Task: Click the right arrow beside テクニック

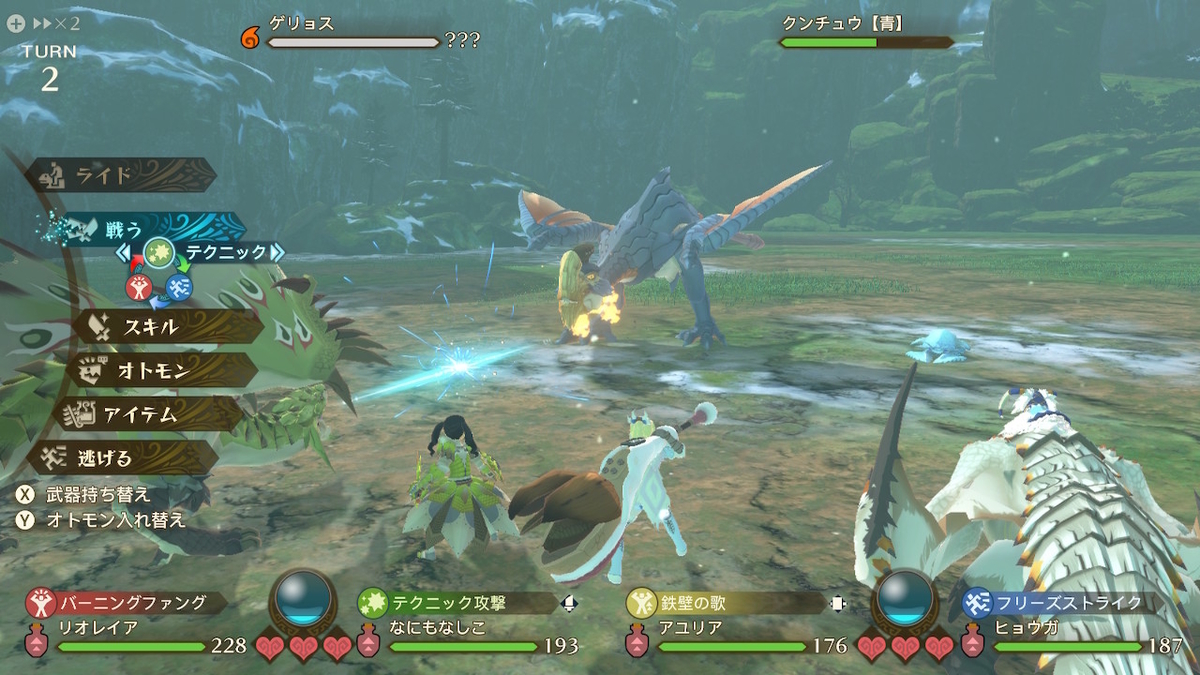Action: click(277, 253)
